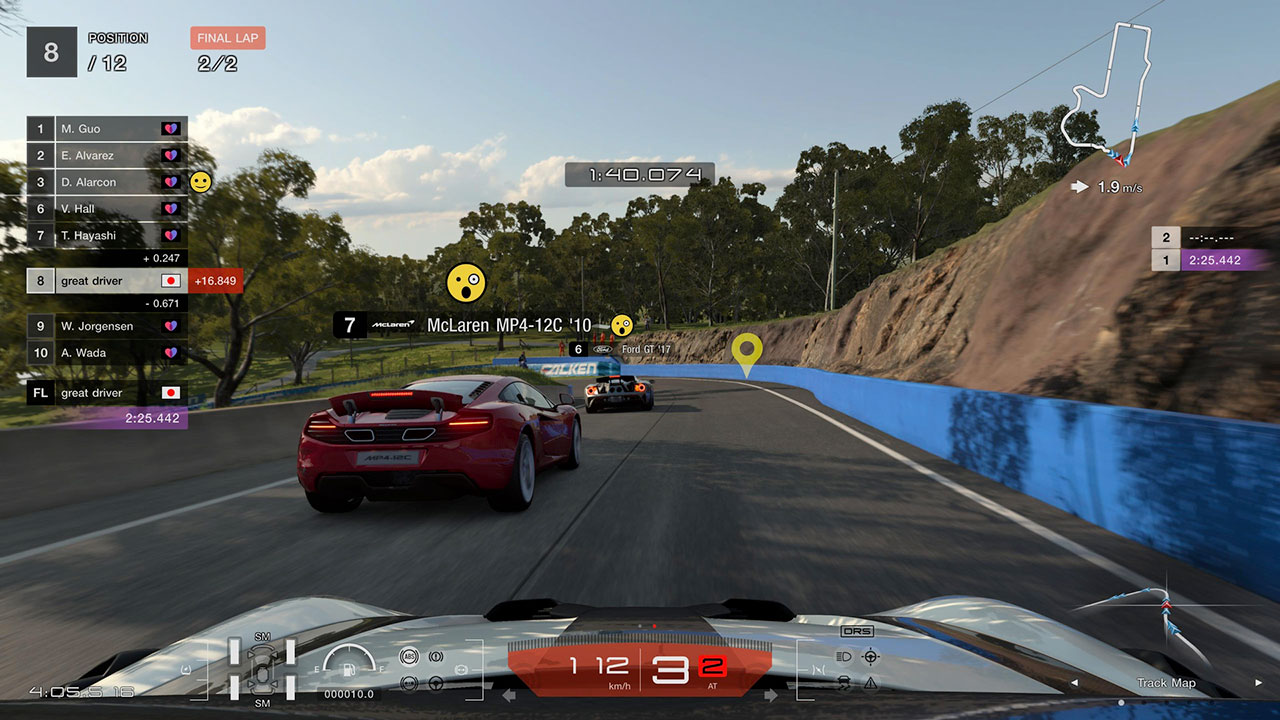Image resolution: width=1280 pixels, height=720 pixels.
Task: Choose W. Jorgensen in the leaderboard
Action: (x=107, y=326)
